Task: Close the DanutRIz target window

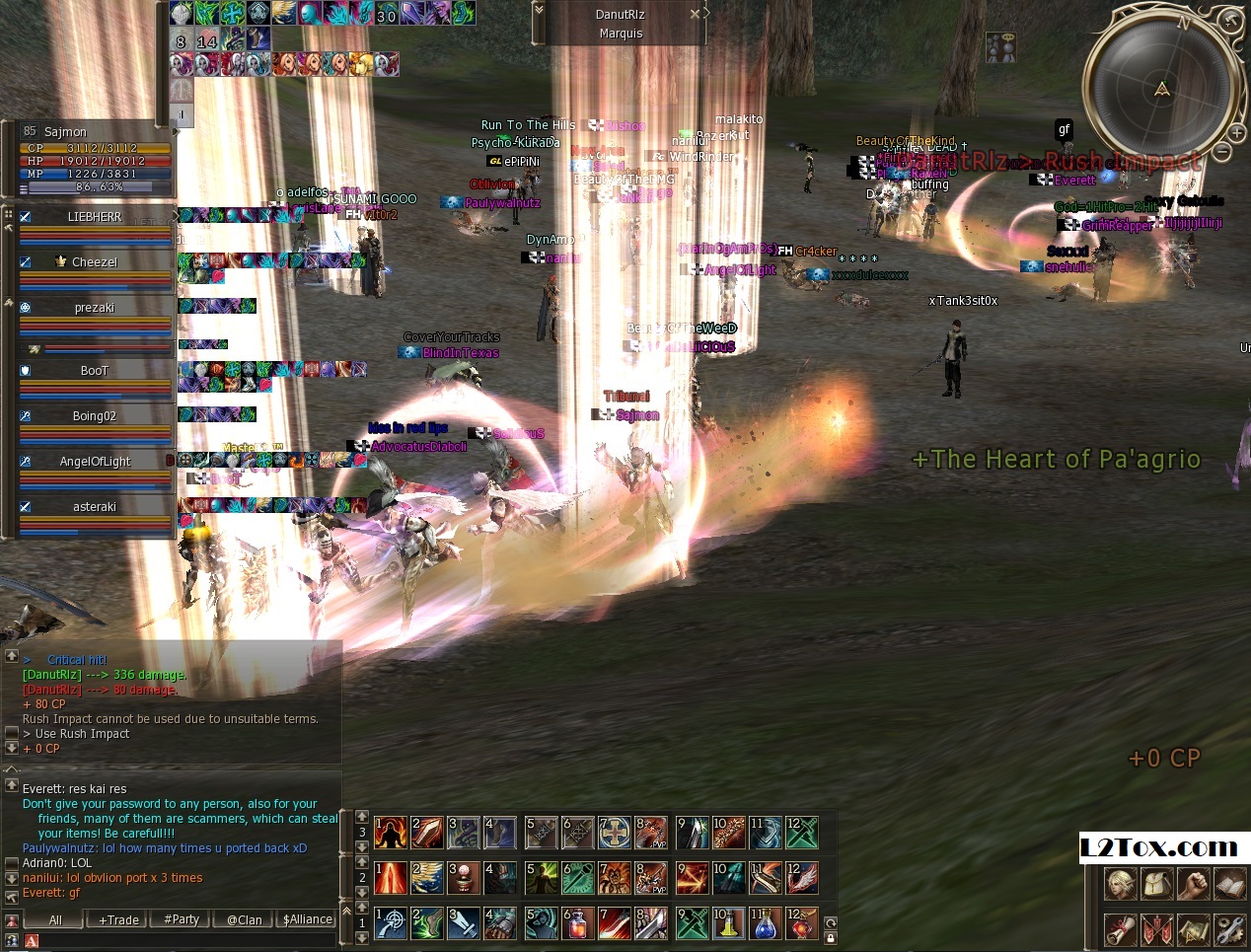Action: 695,14
